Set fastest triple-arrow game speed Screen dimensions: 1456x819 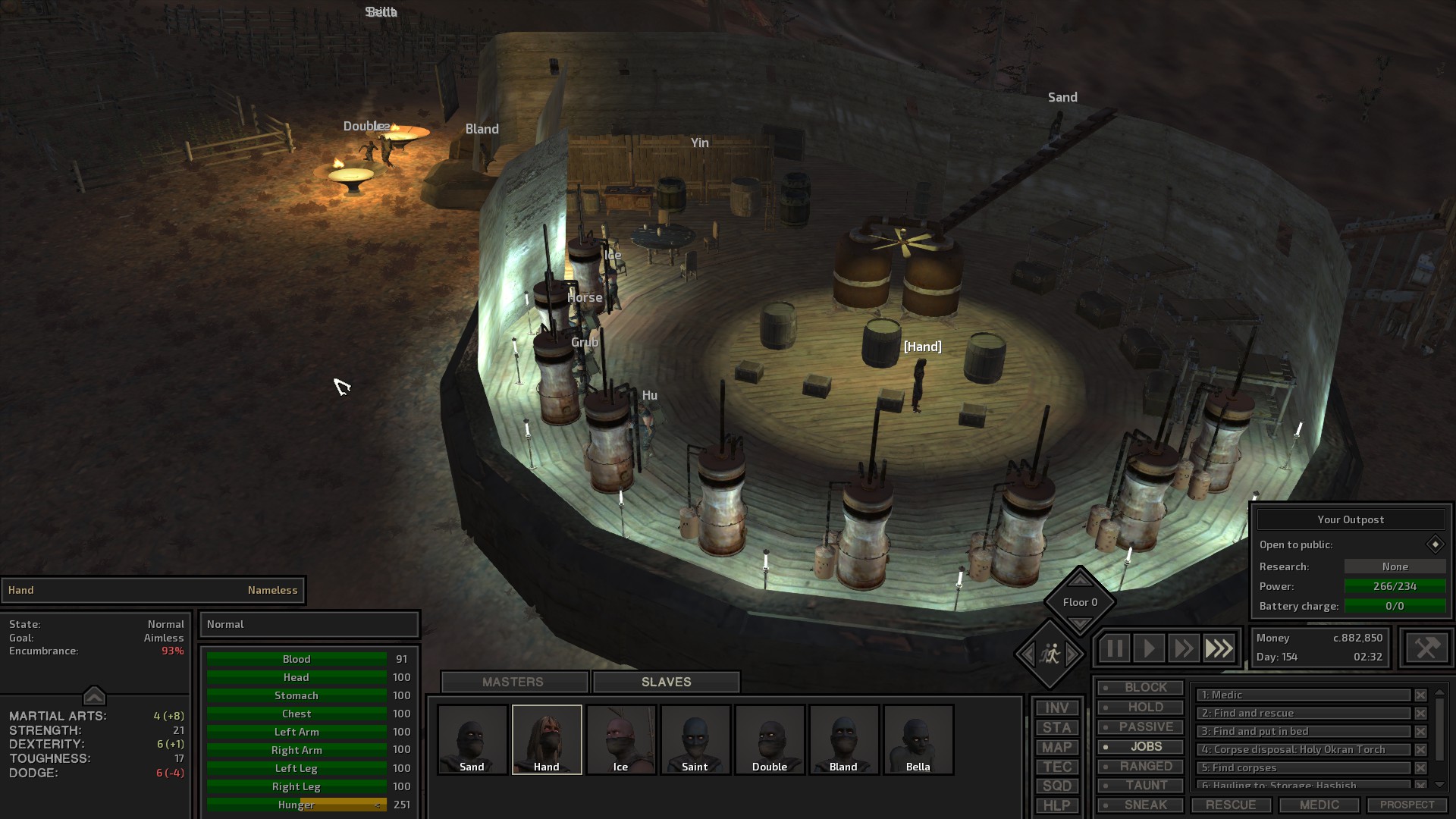click(1219, 648)
